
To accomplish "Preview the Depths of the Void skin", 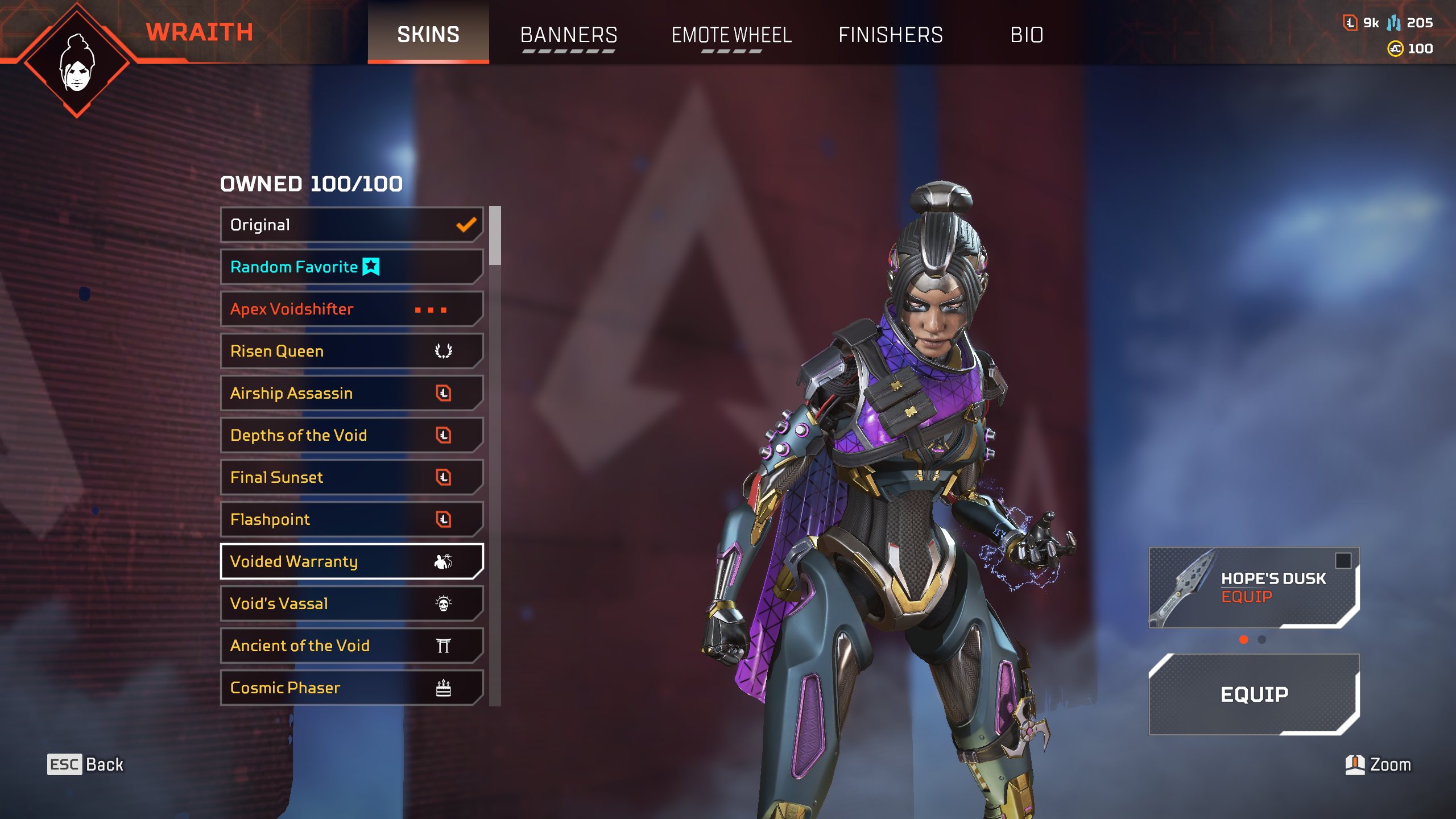I will coord(351,436).
